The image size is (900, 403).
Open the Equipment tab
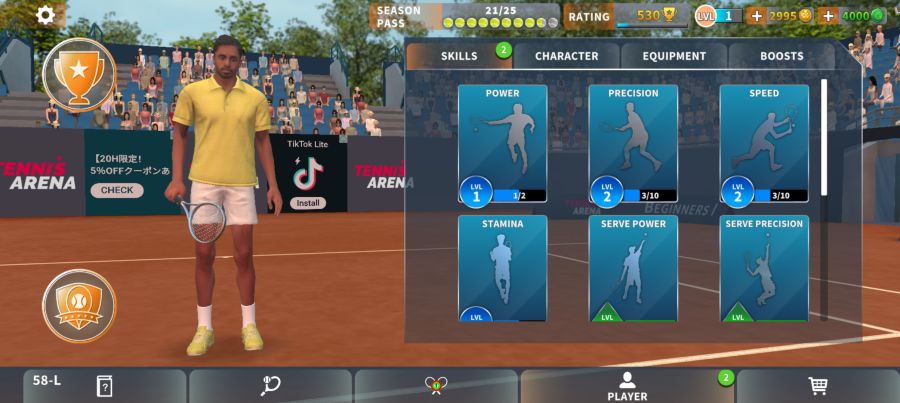pyautogui.click(x=674, y=56)
